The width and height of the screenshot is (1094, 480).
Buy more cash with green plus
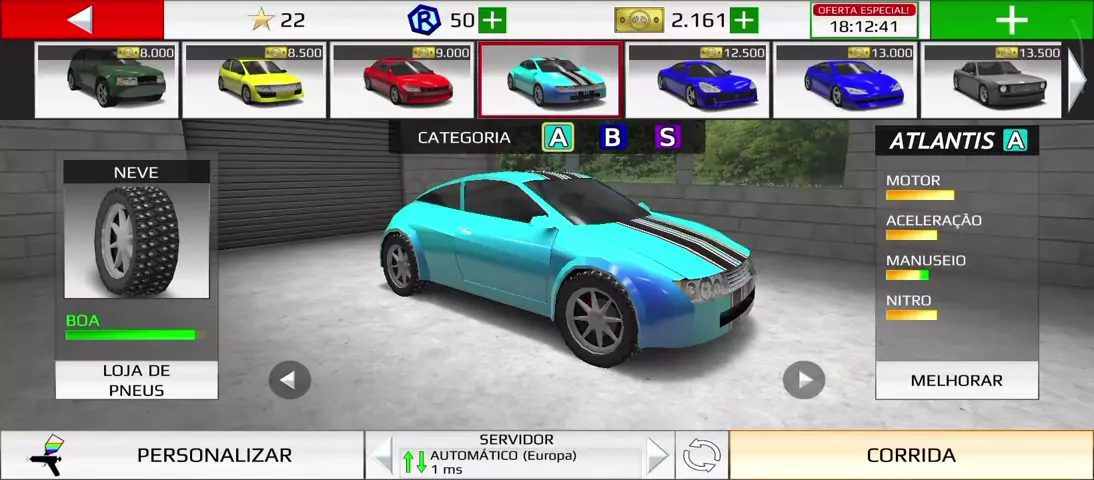point(744,20)
